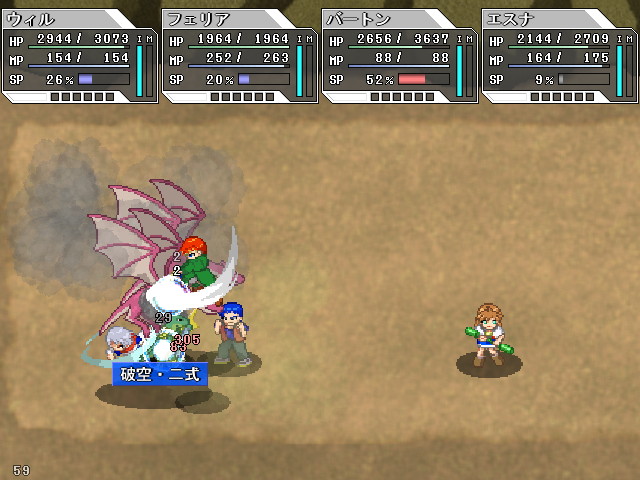Pick エスナ's party status panel
Image resolution: width=640 pixels, height=480 pixels.
[560, 56]
